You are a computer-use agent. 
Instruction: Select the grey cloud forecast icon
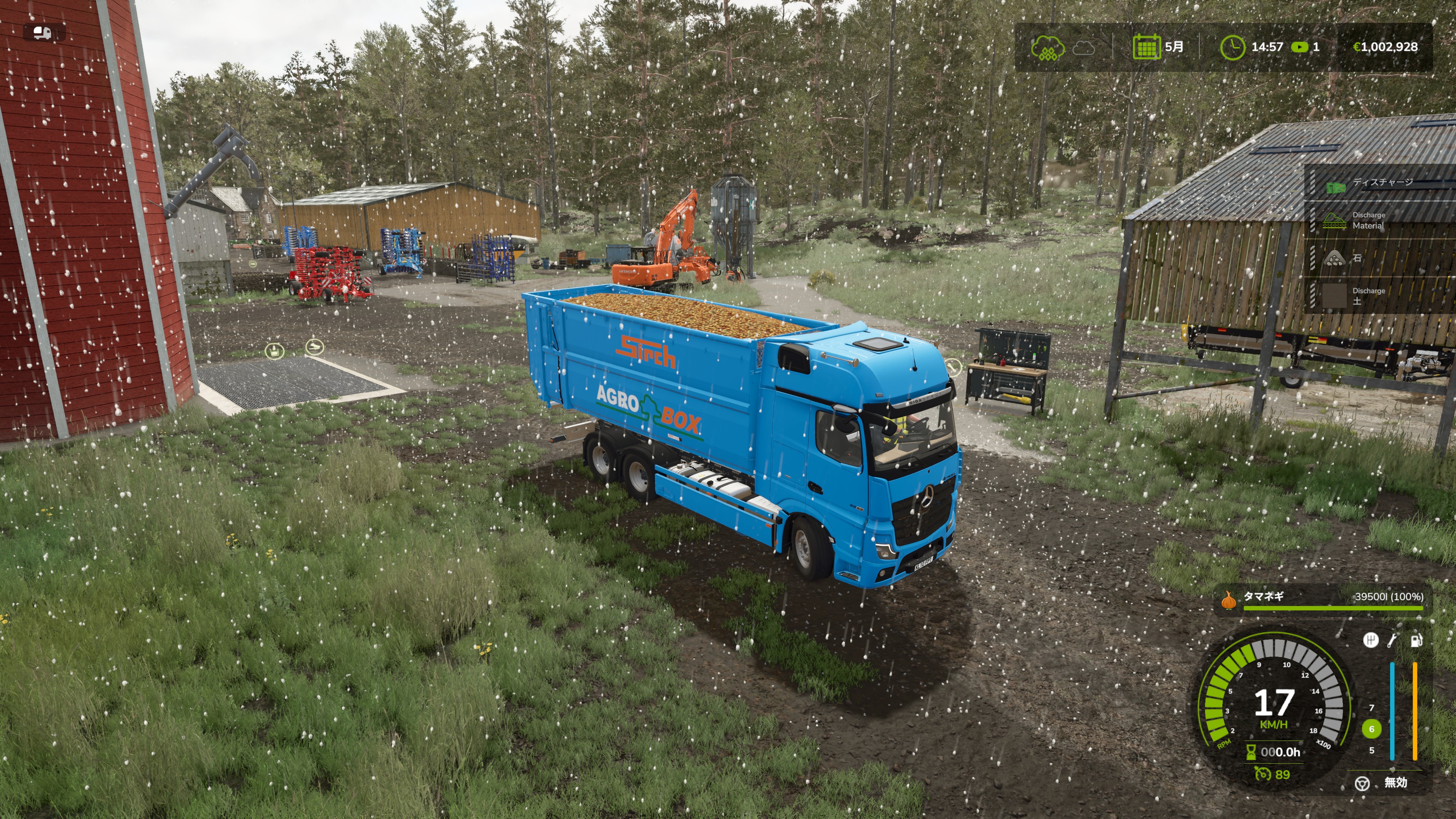coord(1084,47)
